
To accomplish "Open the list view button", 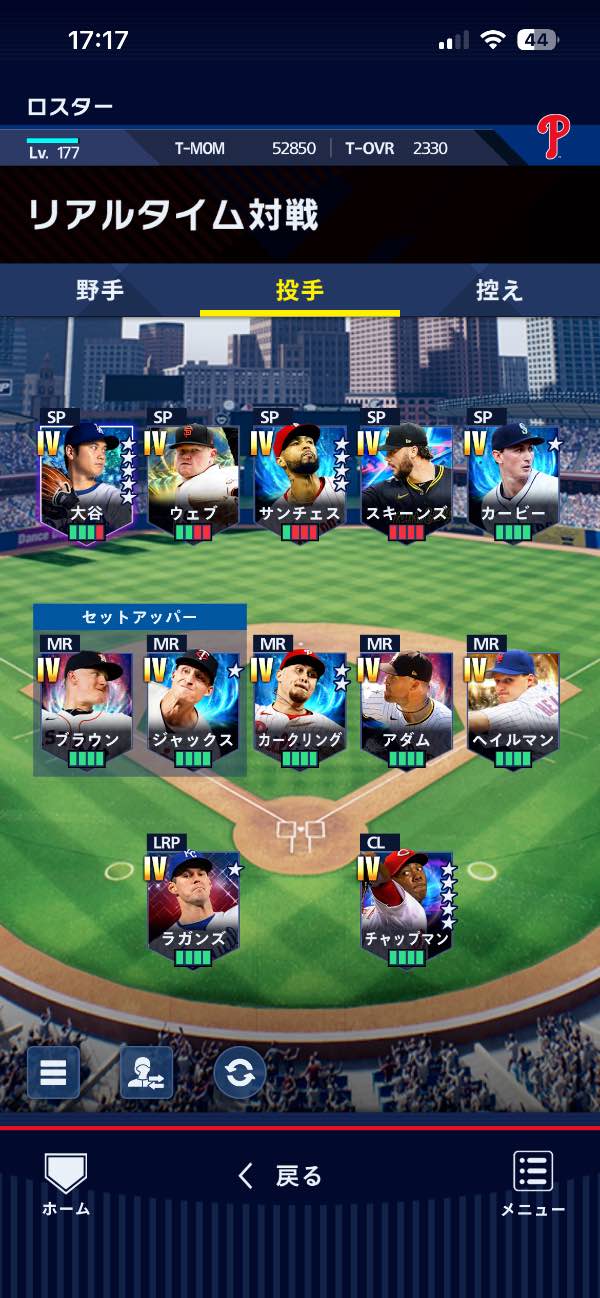I will tap(53, 1073).
